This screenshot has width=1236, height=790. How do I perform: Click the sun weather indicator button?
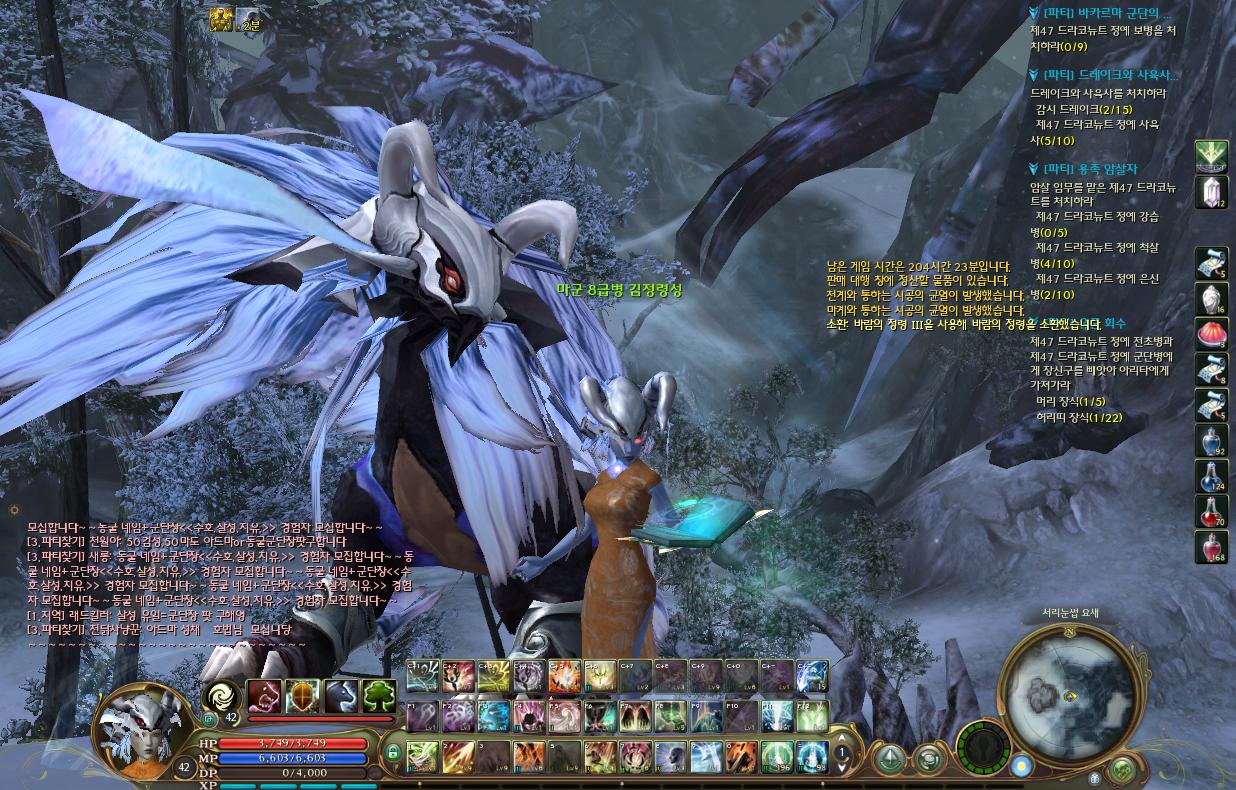click(x=1021, y=767)
